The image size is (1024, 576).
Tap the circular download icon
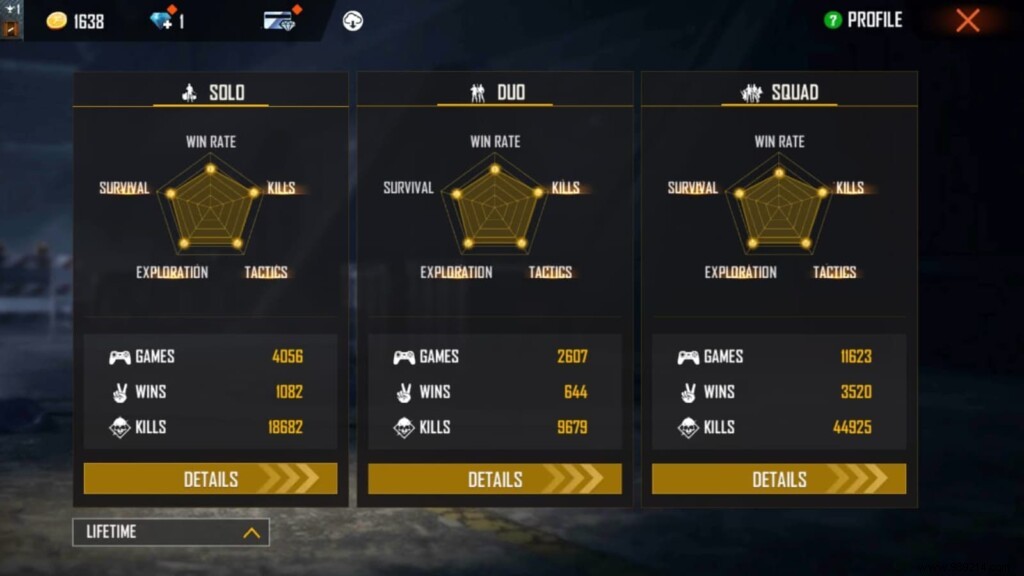[x=352, y=20]
